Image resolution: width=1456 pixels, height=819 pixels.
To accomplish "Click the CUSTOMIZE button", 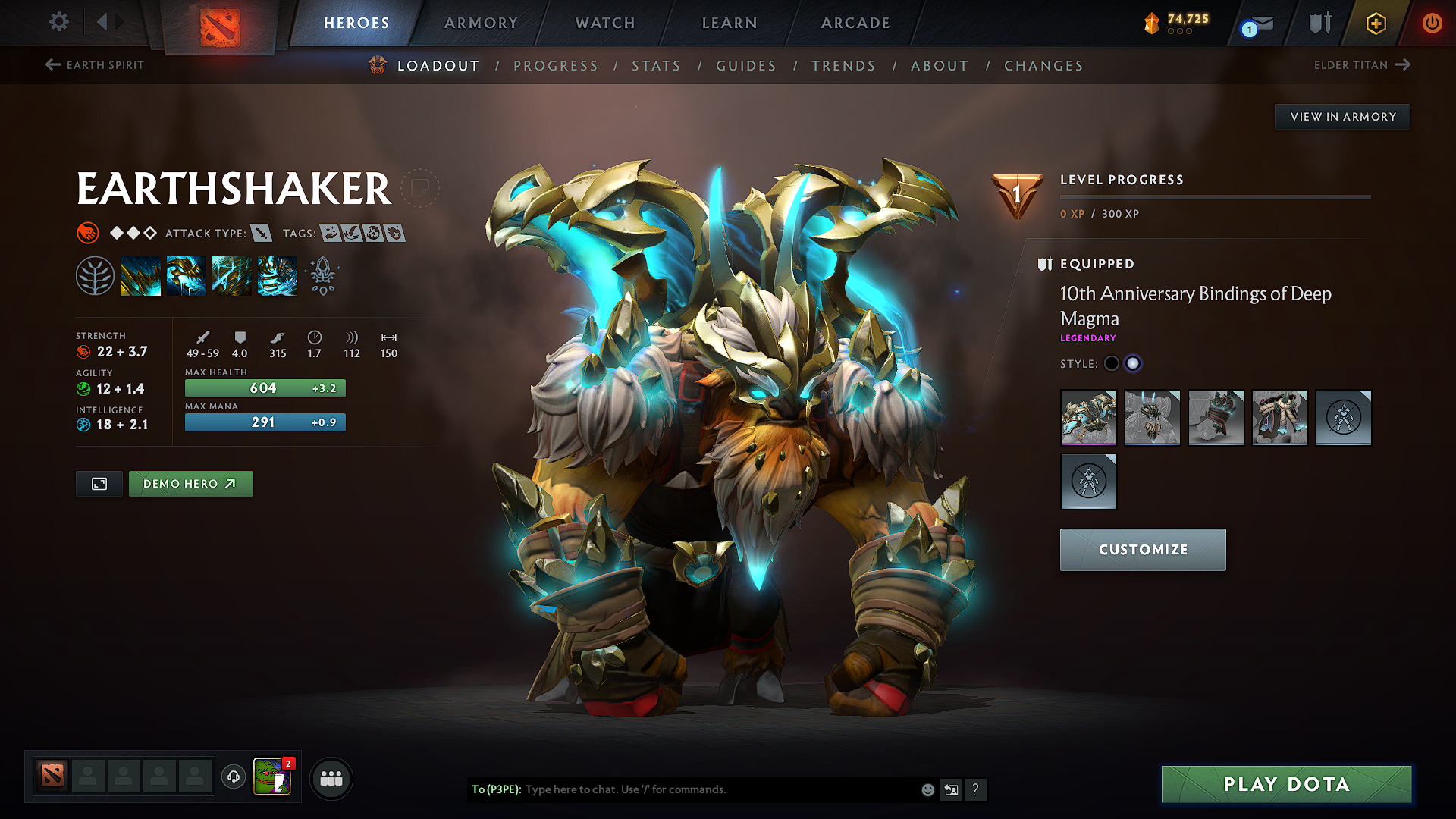I will [1142, 549].
